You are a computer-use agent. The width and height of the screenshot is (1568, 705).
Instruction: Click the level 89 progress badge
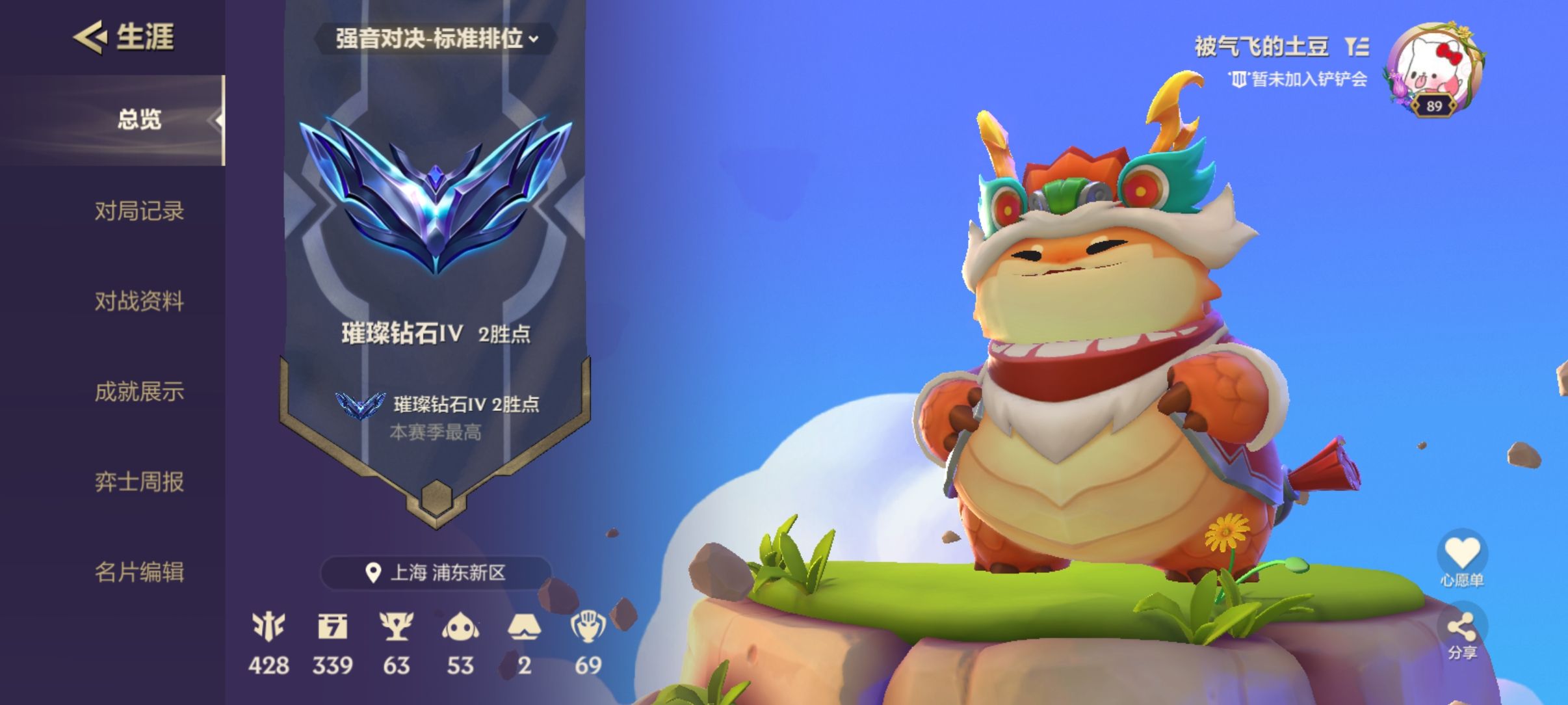tap(1433, 106)
